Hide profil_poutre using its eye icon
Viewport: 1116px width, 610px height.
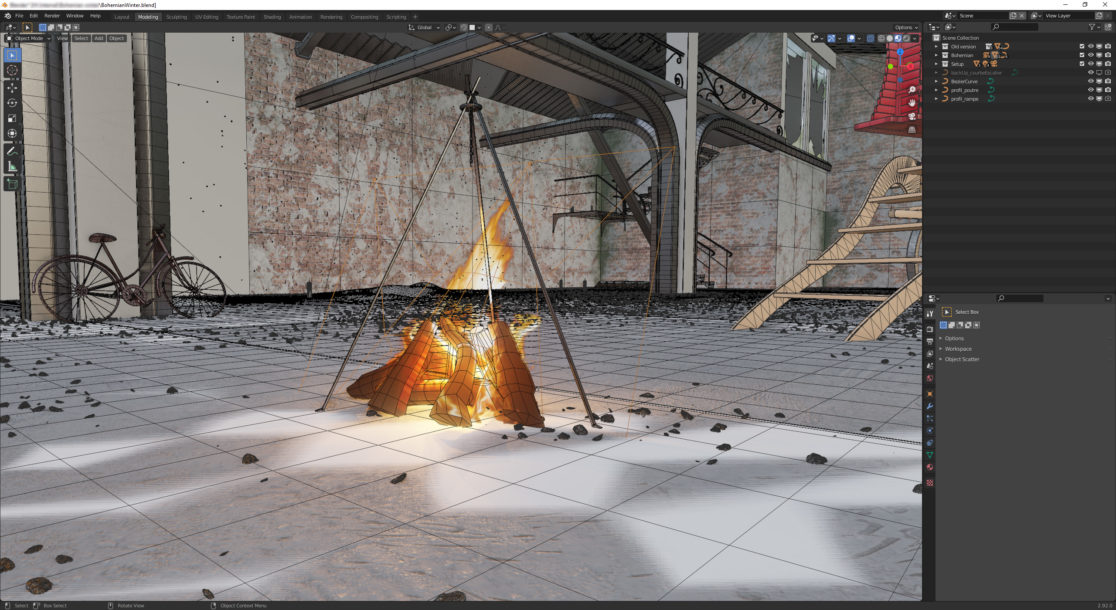[x=1090, y=90]
